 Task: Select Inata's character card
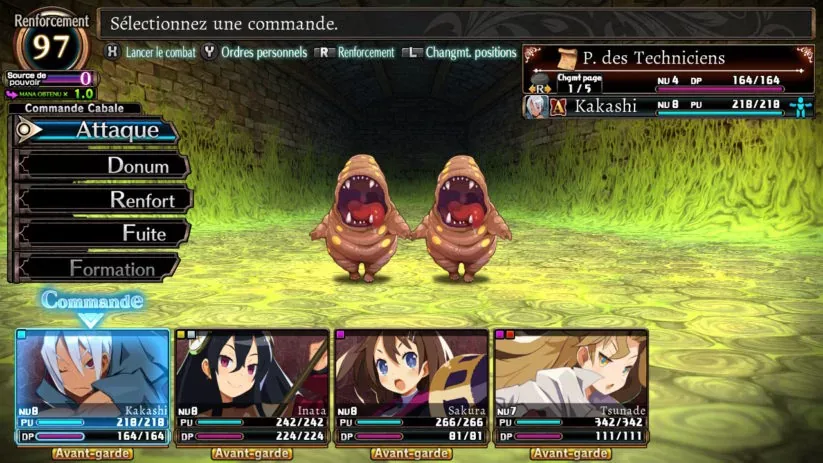coord(252,386)
